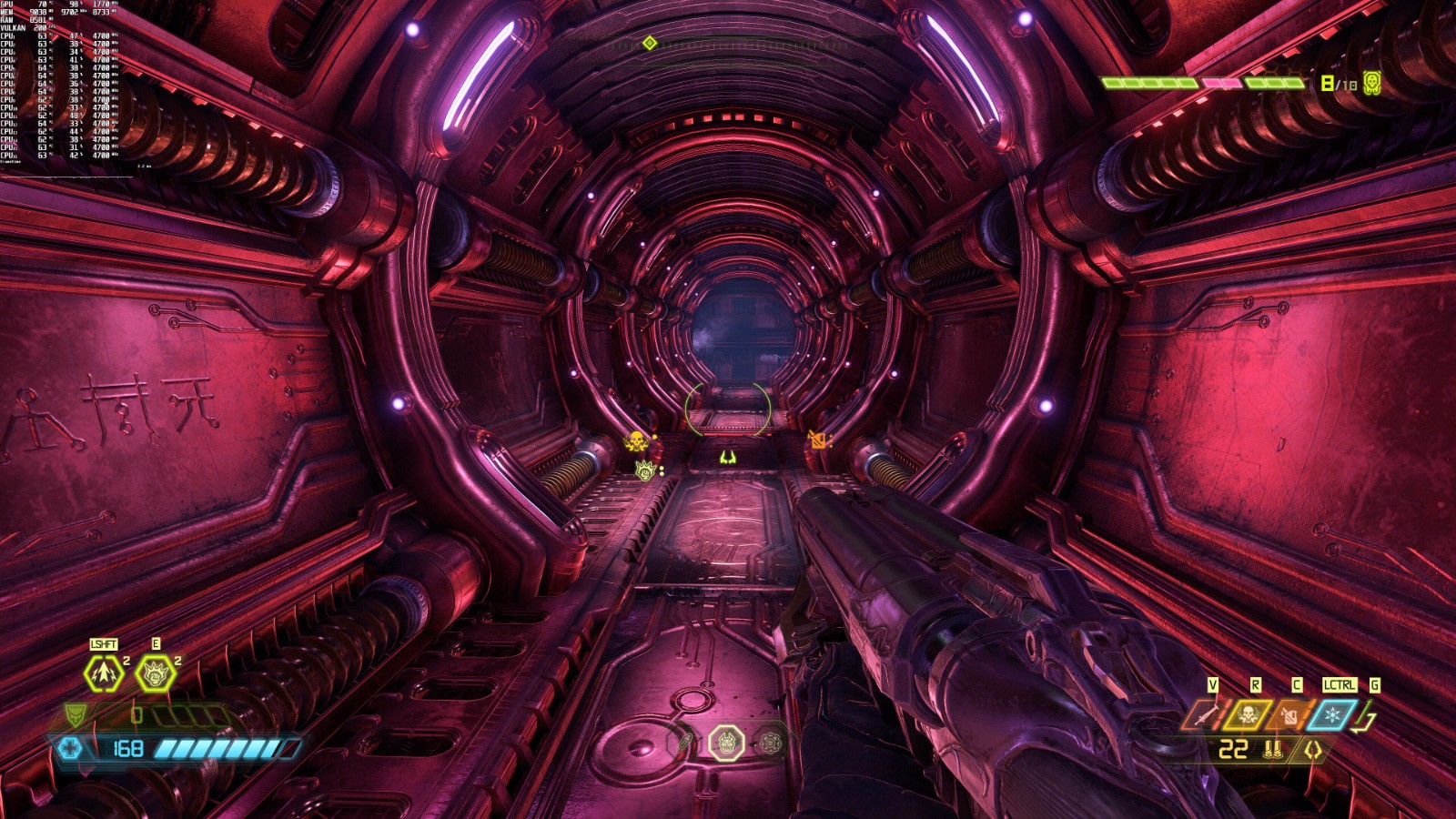
Task: Click the green compass objective marker
Action: click(649, 43)
